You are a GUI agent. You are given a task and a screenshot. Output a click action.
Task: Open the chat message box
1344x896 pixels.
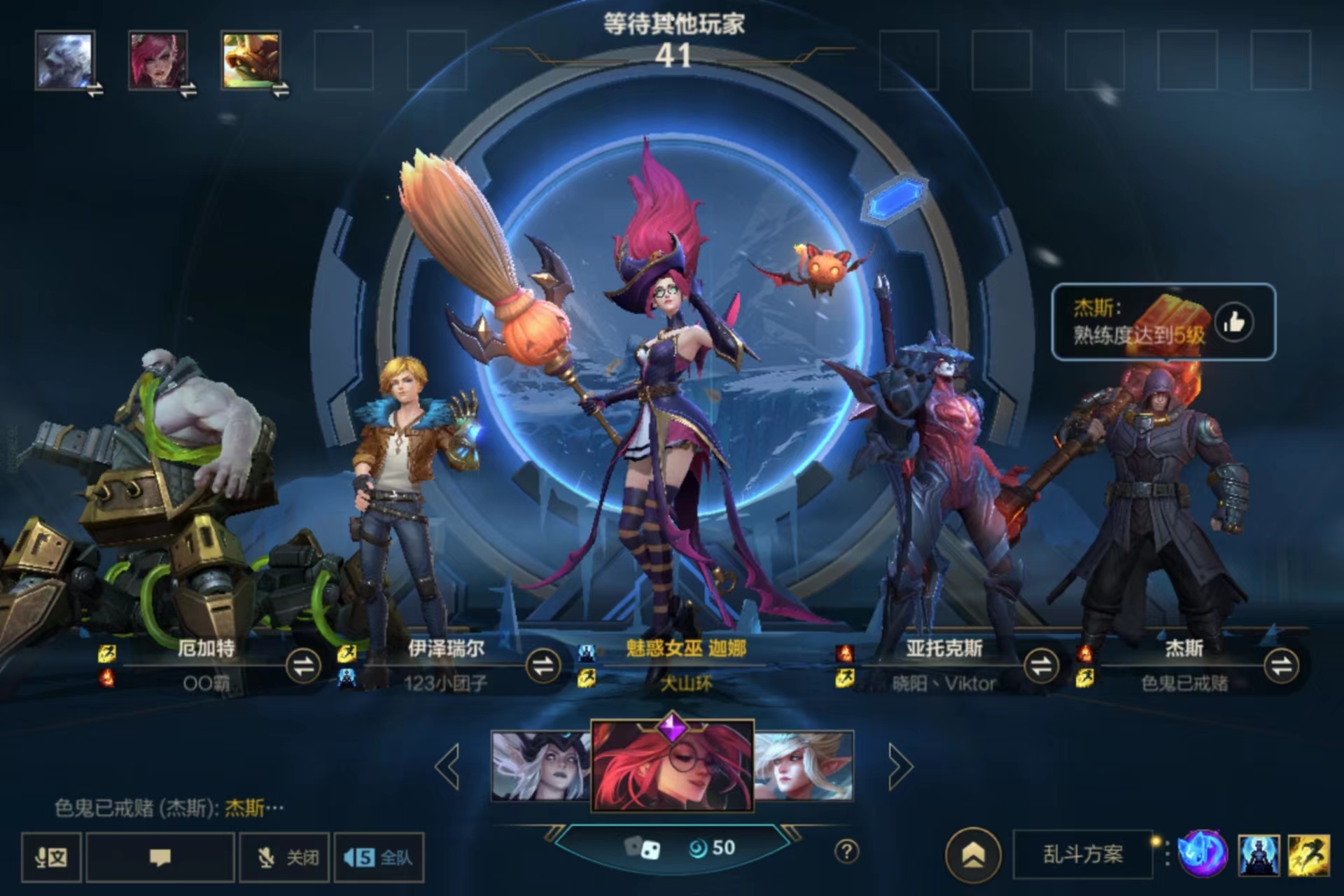tap(160, 857)
